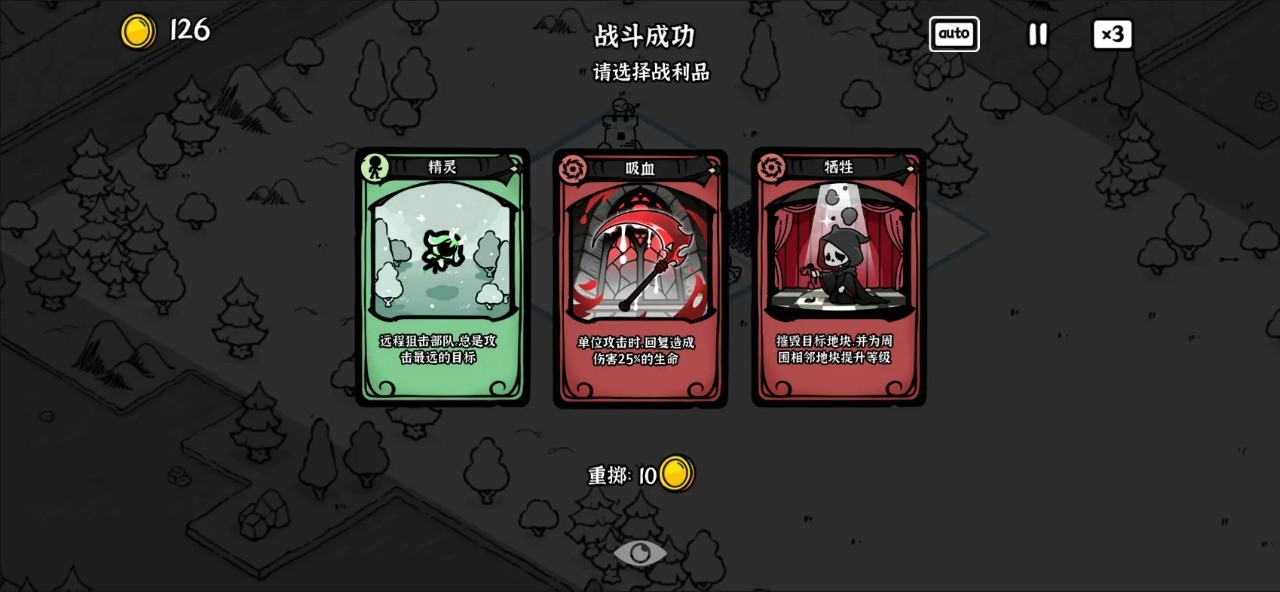Pause the game
This screenshot has width=1280, height=592.
pyautogui.click(x=1038, y=34)
